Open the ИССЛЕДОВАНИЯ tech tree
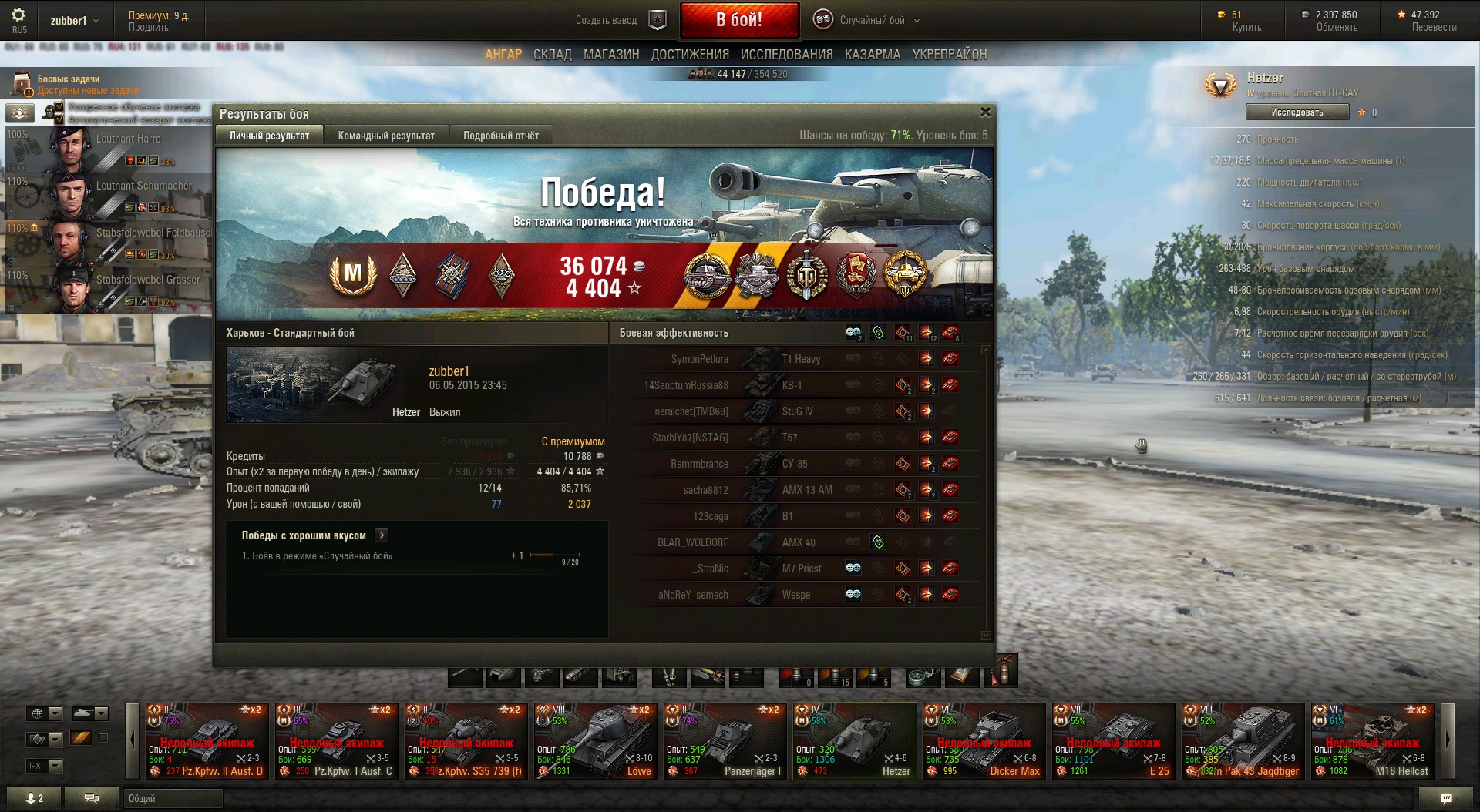 (786, 55)
